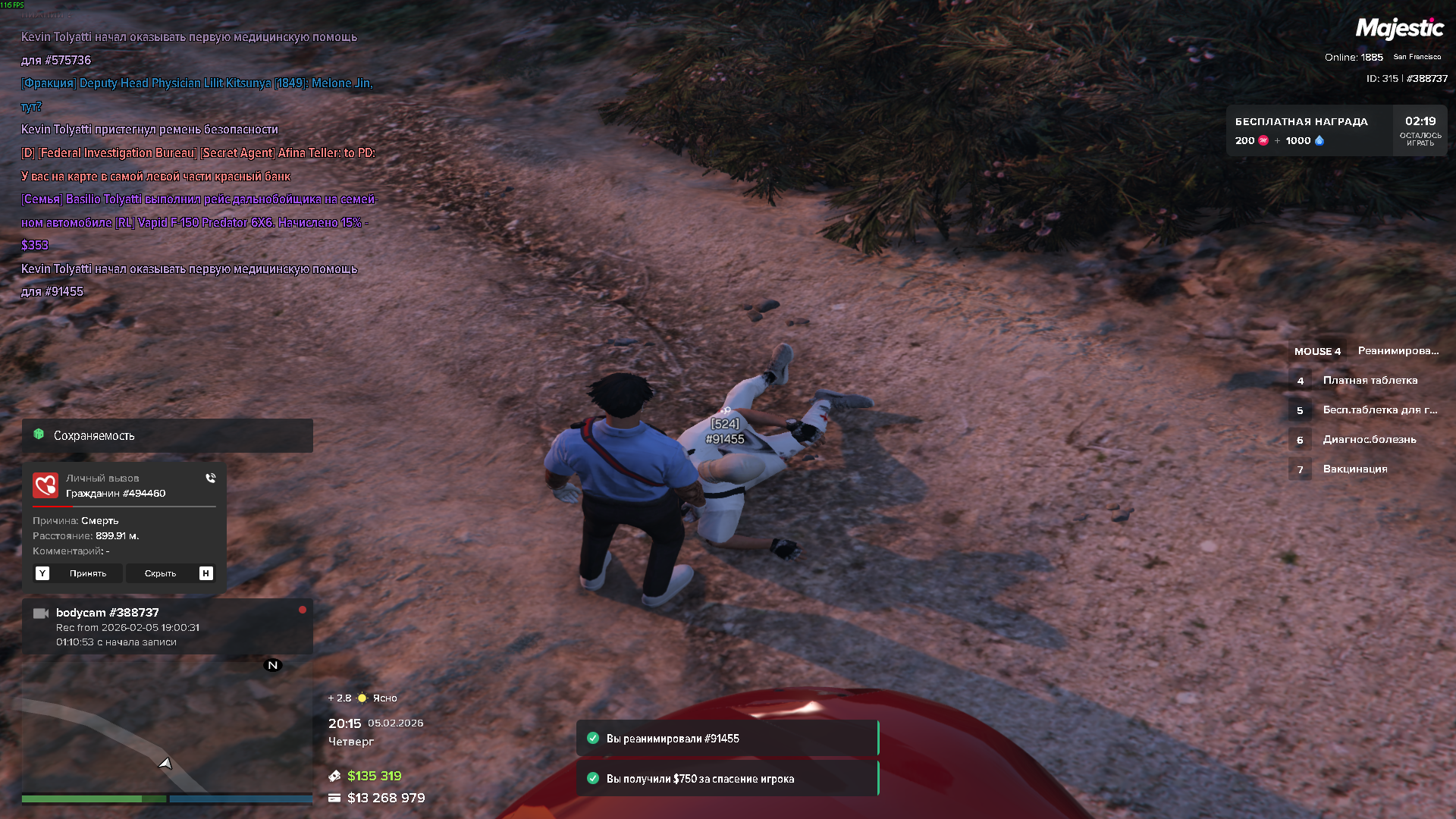Image resolution: width=1456 pixels, height=819 pixels.
Task: Open the Сохраняемость panel
Action: [167, 435]
